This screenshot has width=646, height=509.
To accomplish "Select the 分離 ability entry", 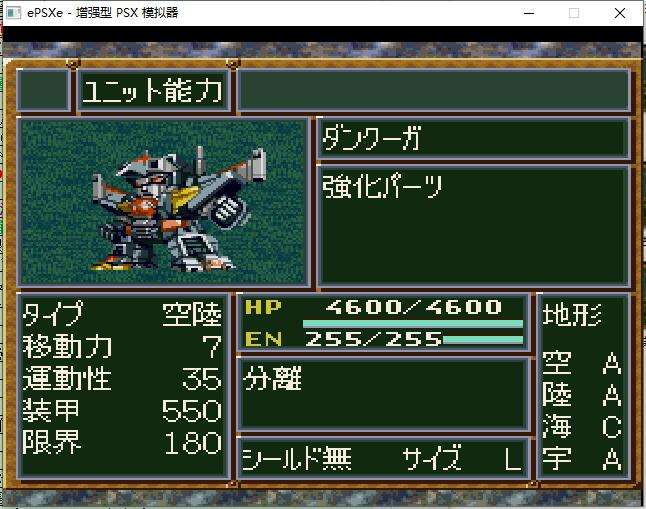I will click(x=273, y=380).
